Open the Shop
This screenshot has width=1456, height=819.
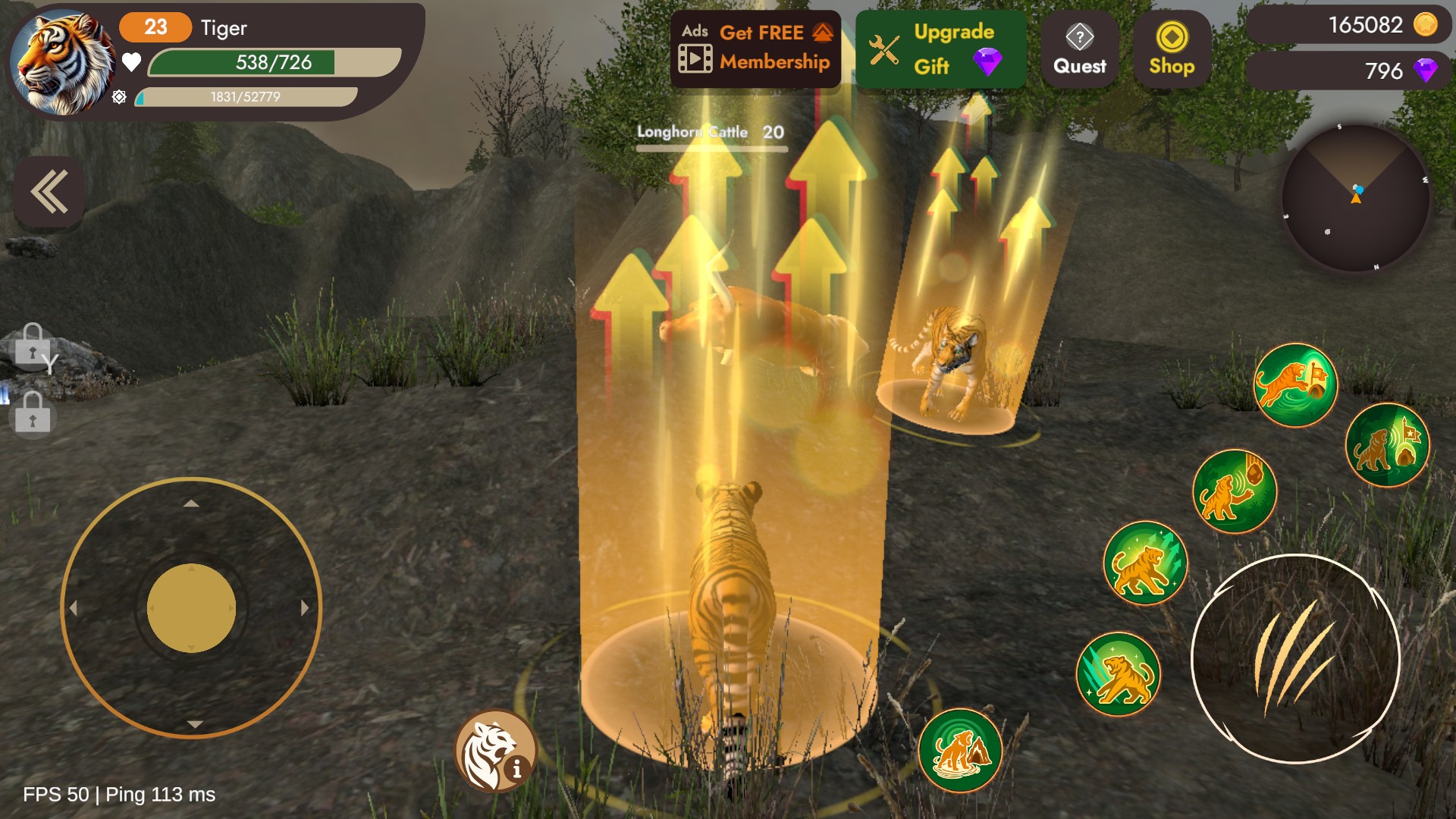[x=1172, y=50]
